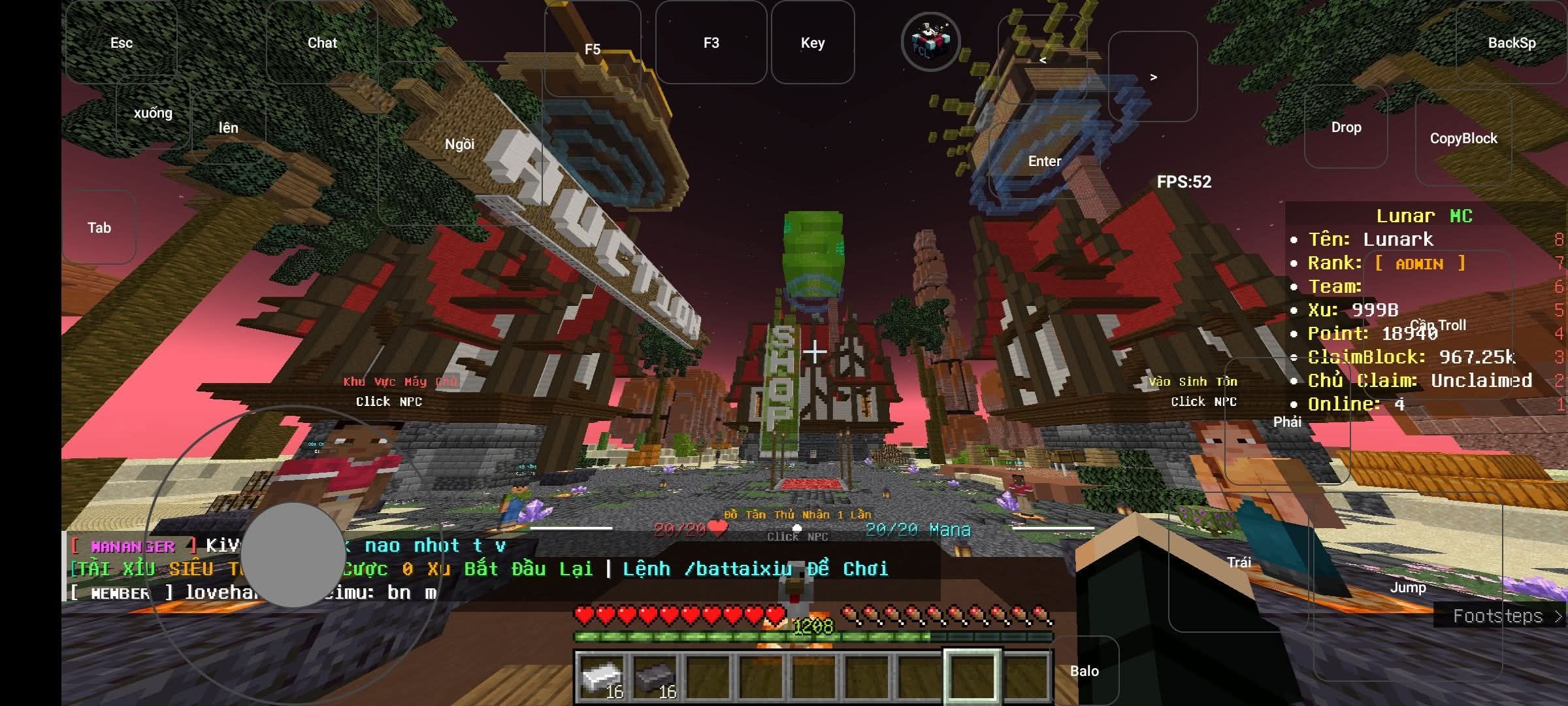
Task: Open the Key virtual keyboard menu
Action: pyautogui.click(x=813, y=42)
